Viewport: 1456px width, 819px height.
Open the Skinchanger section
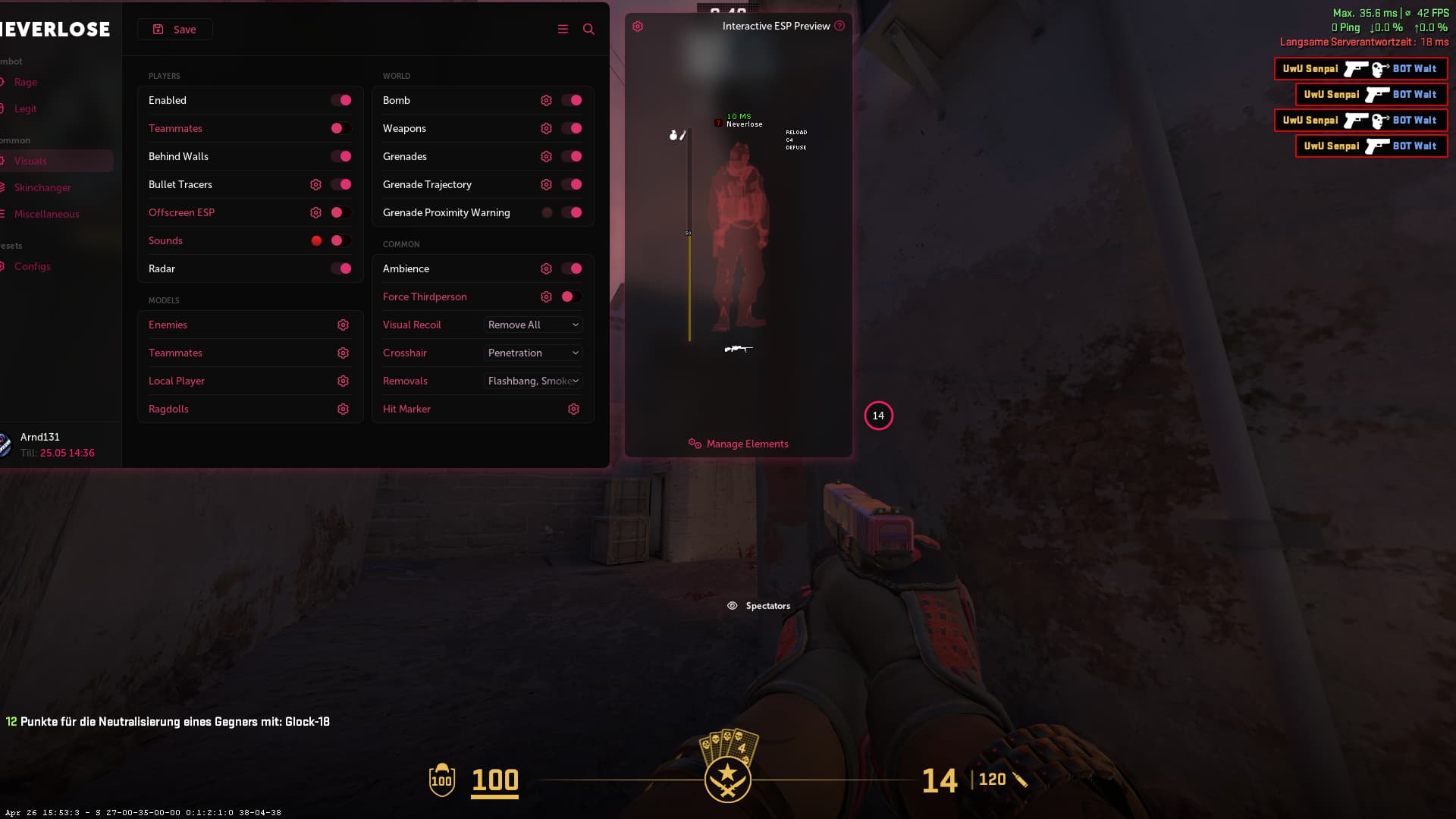point(42,187)
